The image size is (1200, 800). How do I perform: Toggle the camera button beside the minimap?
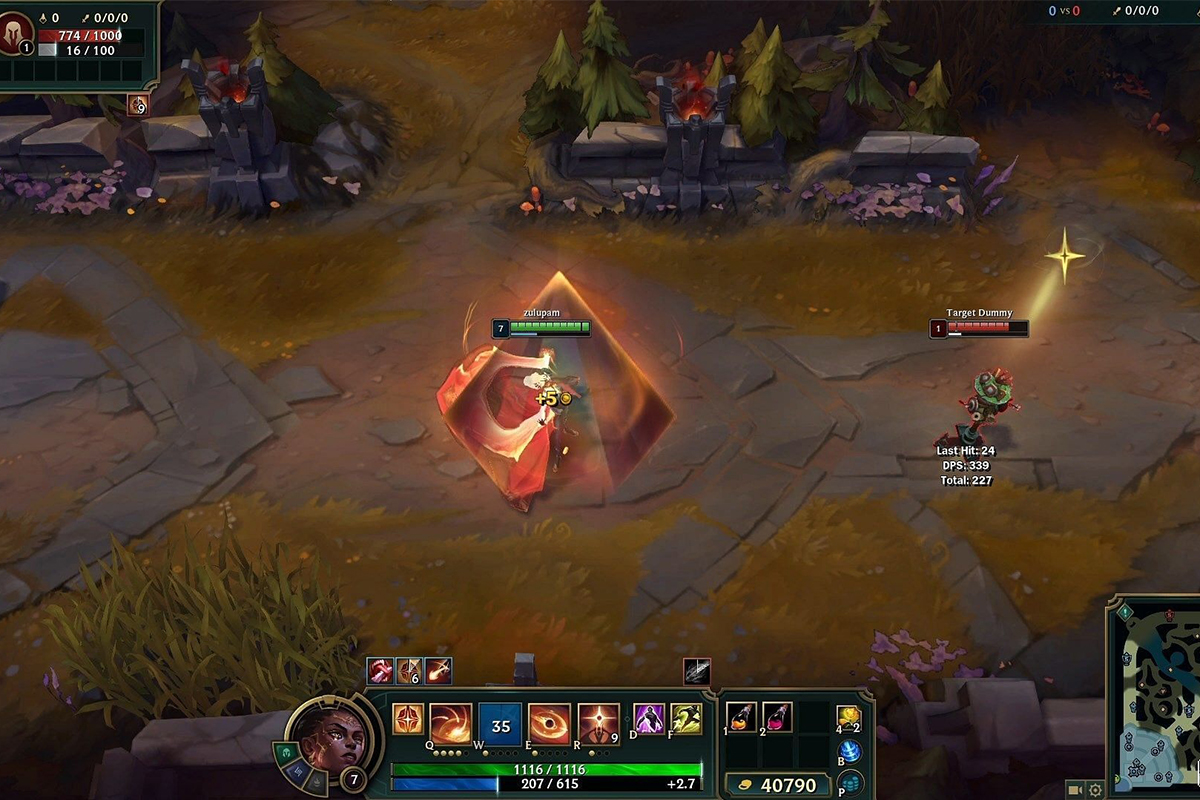pos(1074,790)
